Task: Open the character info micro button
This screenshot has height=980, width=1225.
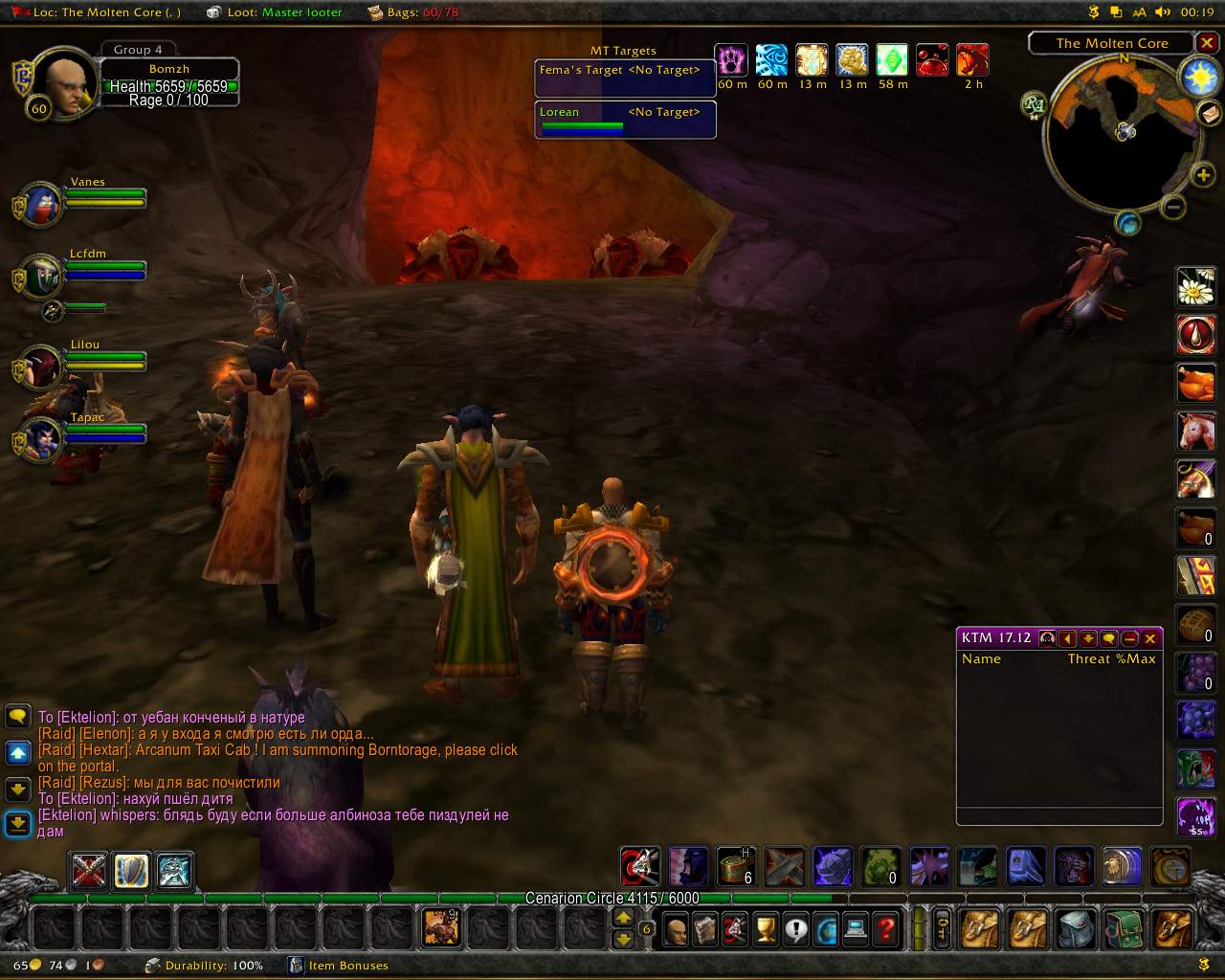Action: [676, 928]
